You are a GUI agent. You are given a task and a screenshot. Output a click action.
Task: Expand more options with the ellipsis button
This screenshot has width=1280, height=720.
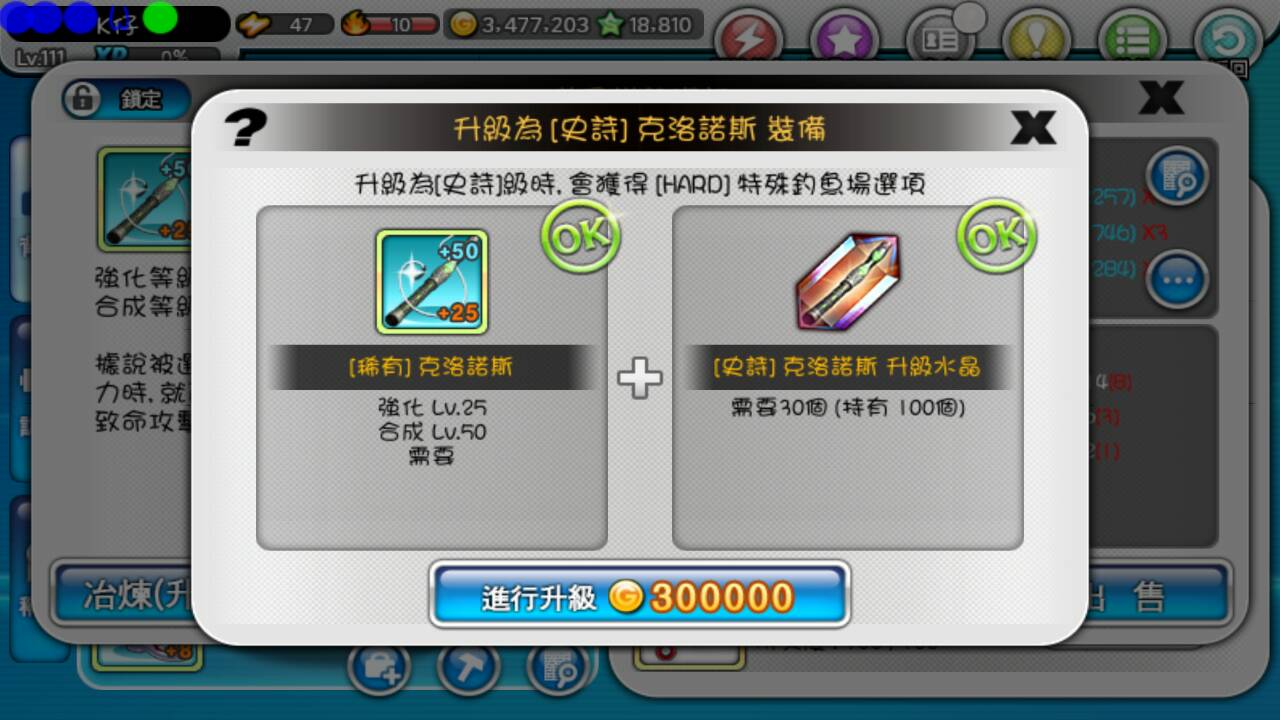coord(1175,281)
